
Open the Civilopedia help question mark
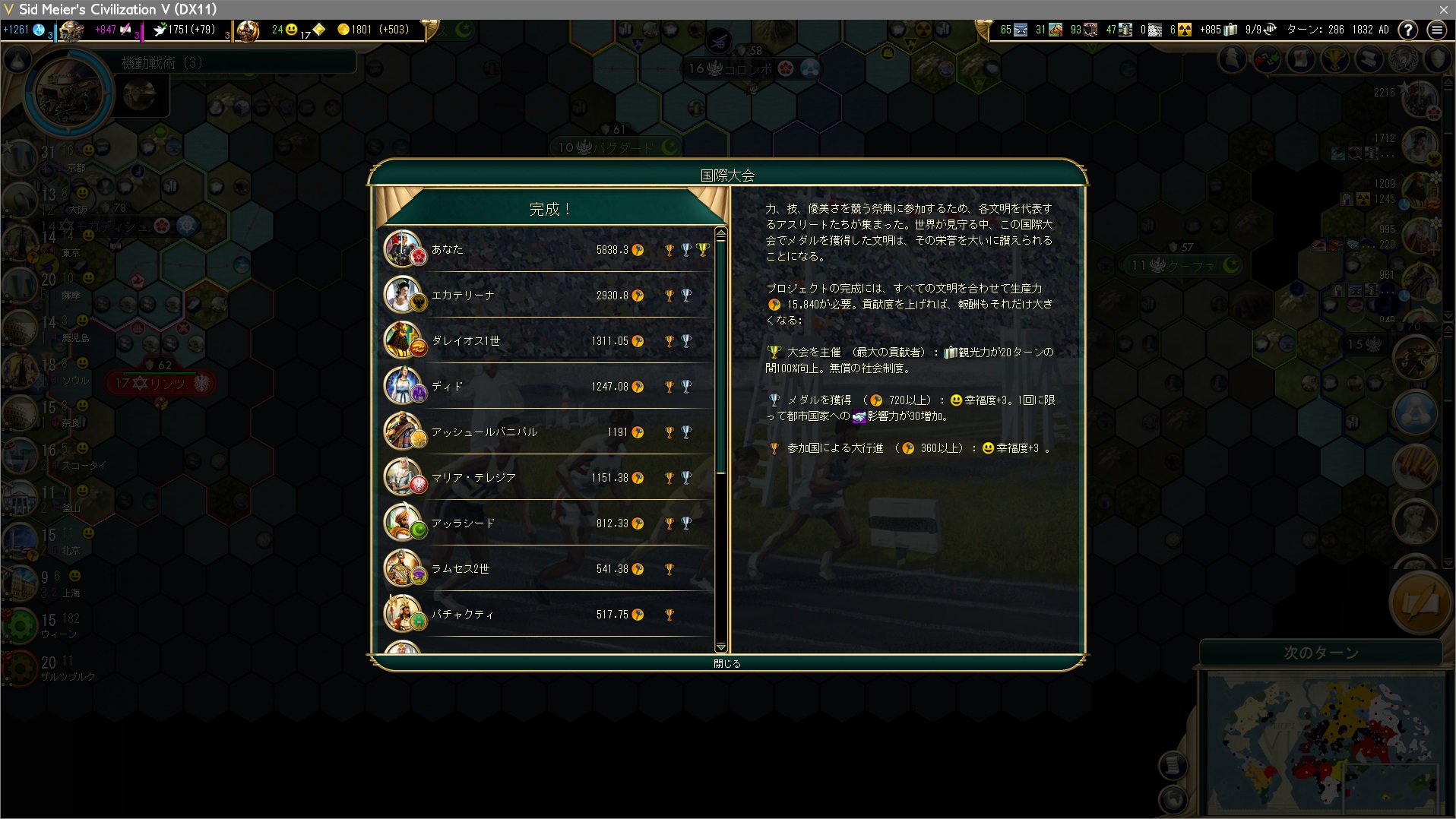[x=1408, y=30]
